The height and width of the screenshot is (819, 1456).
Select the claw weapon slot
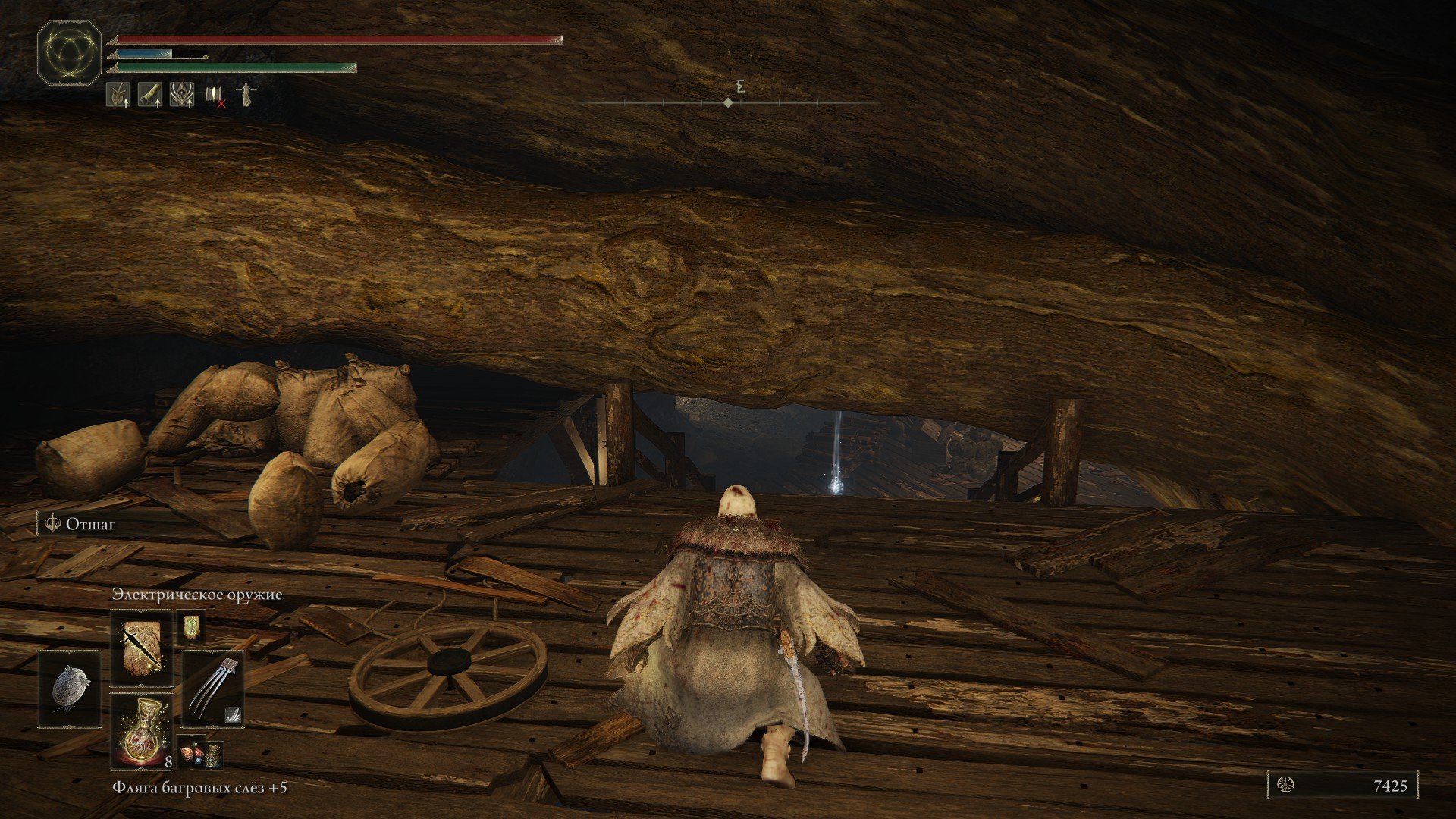pyautogui.click(x=212, y=689)
